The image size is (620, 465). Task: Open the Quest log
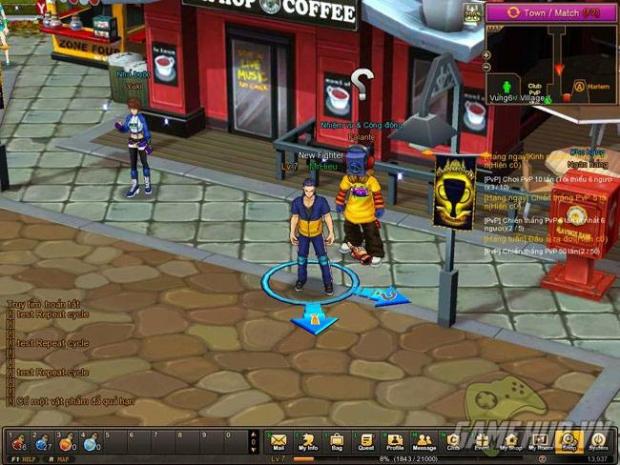pos(366,441)
